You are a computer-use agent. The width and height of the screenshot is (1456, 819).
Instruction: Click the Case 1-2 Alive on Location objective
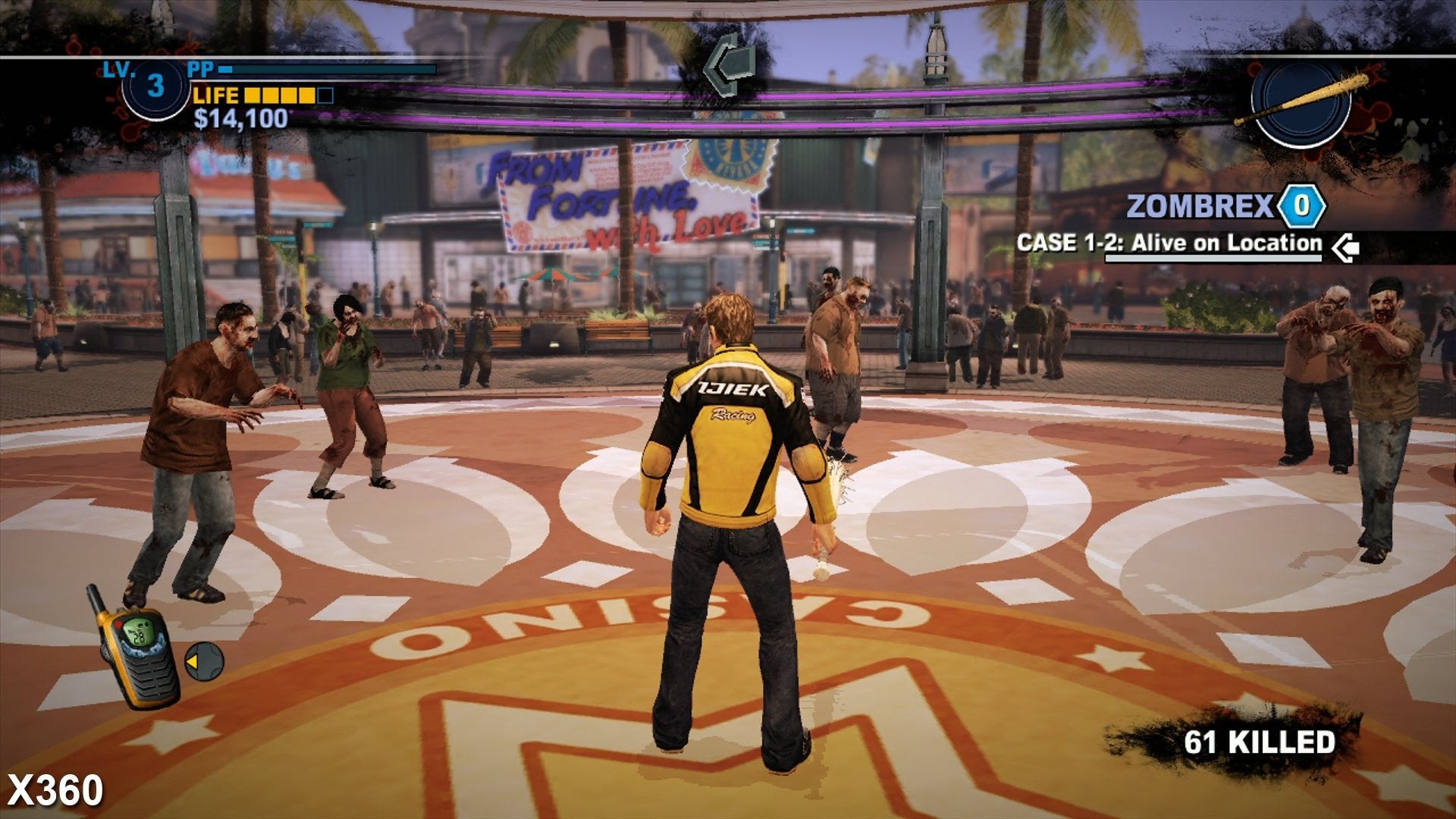tap(1169, 243)
